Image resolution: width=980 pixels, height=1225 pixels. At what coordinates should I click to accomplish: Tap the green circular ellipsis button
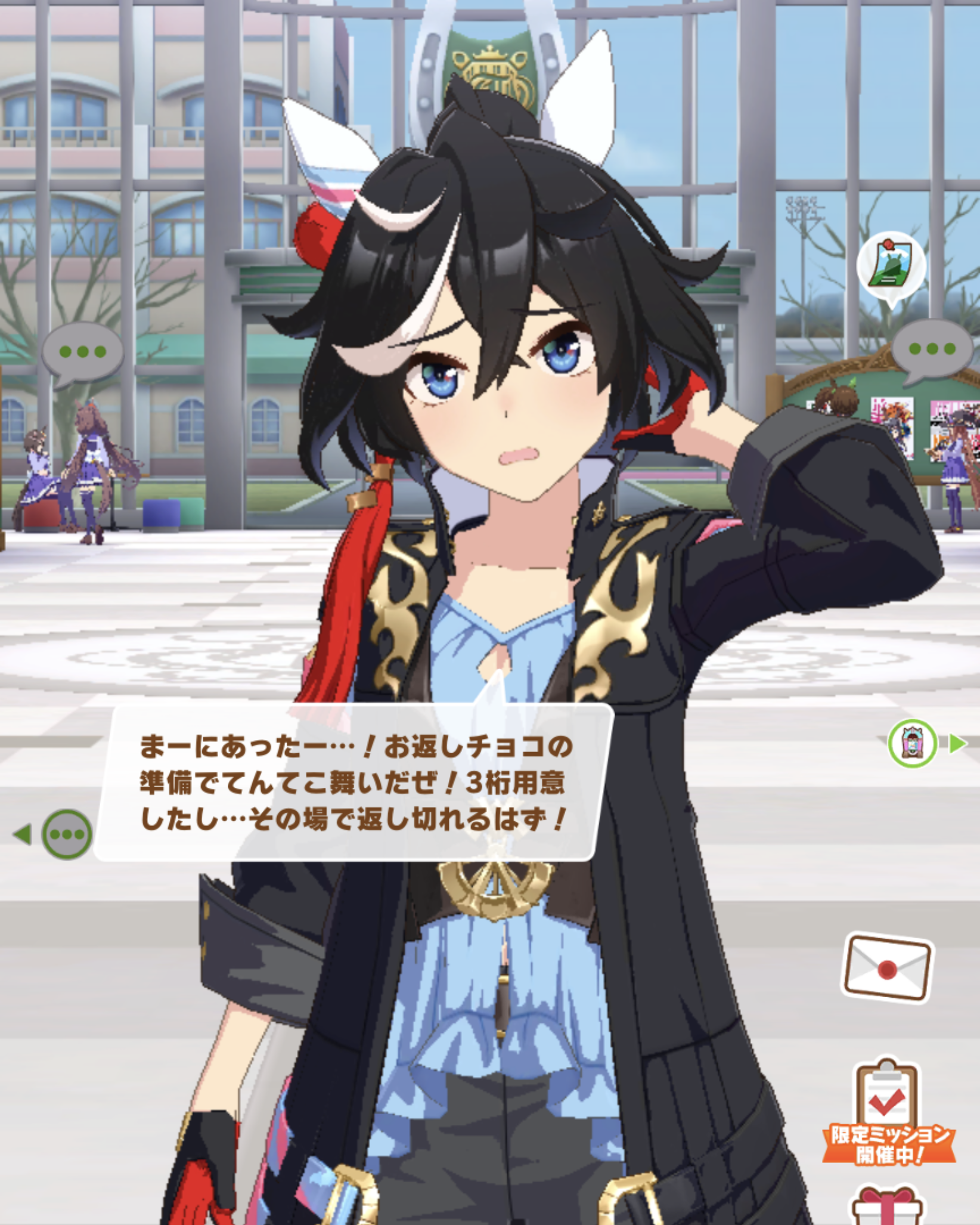(x=67, y=834)
